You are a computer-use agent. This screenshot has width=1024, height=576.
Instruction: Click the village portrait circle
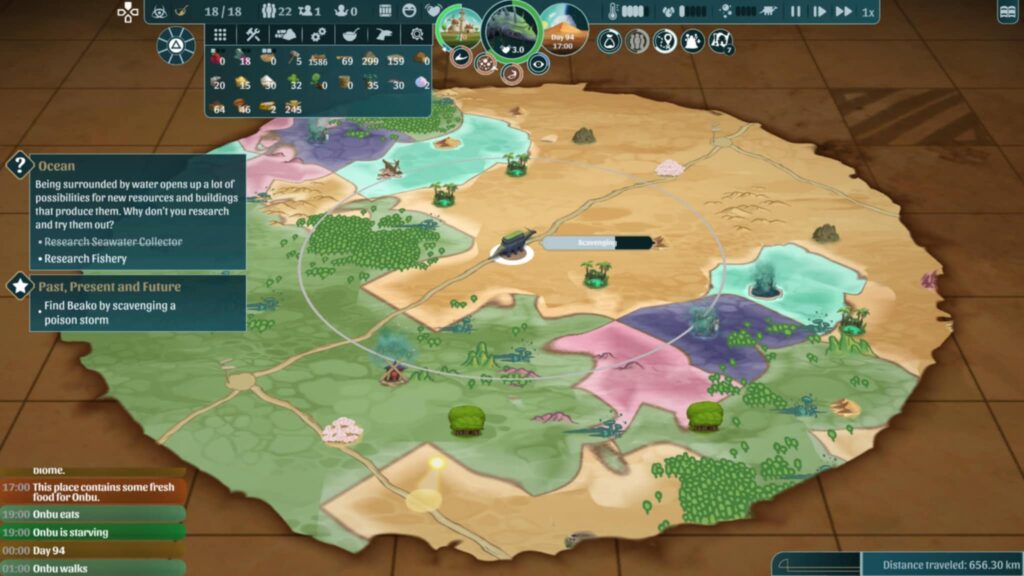[459, 30]
